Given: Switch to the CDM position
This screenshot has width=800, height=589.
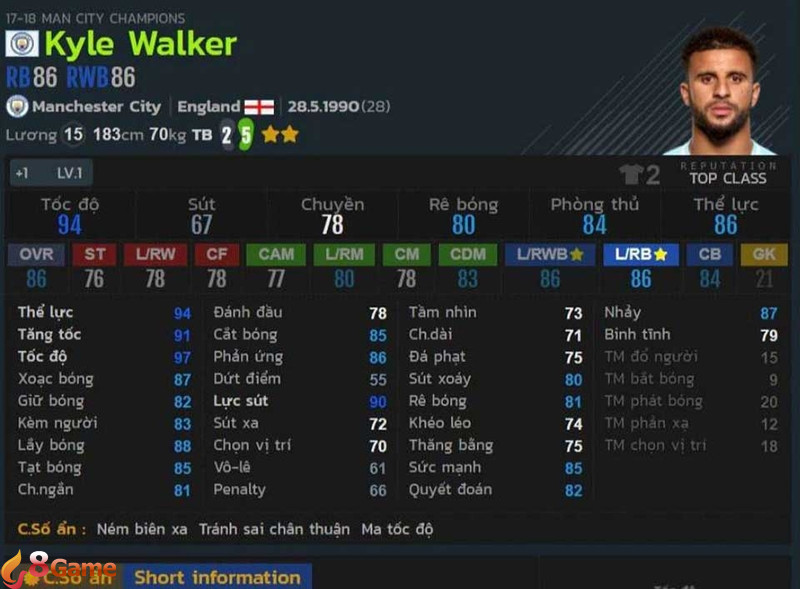Looking at the screenshot, I should pos(467,254).
